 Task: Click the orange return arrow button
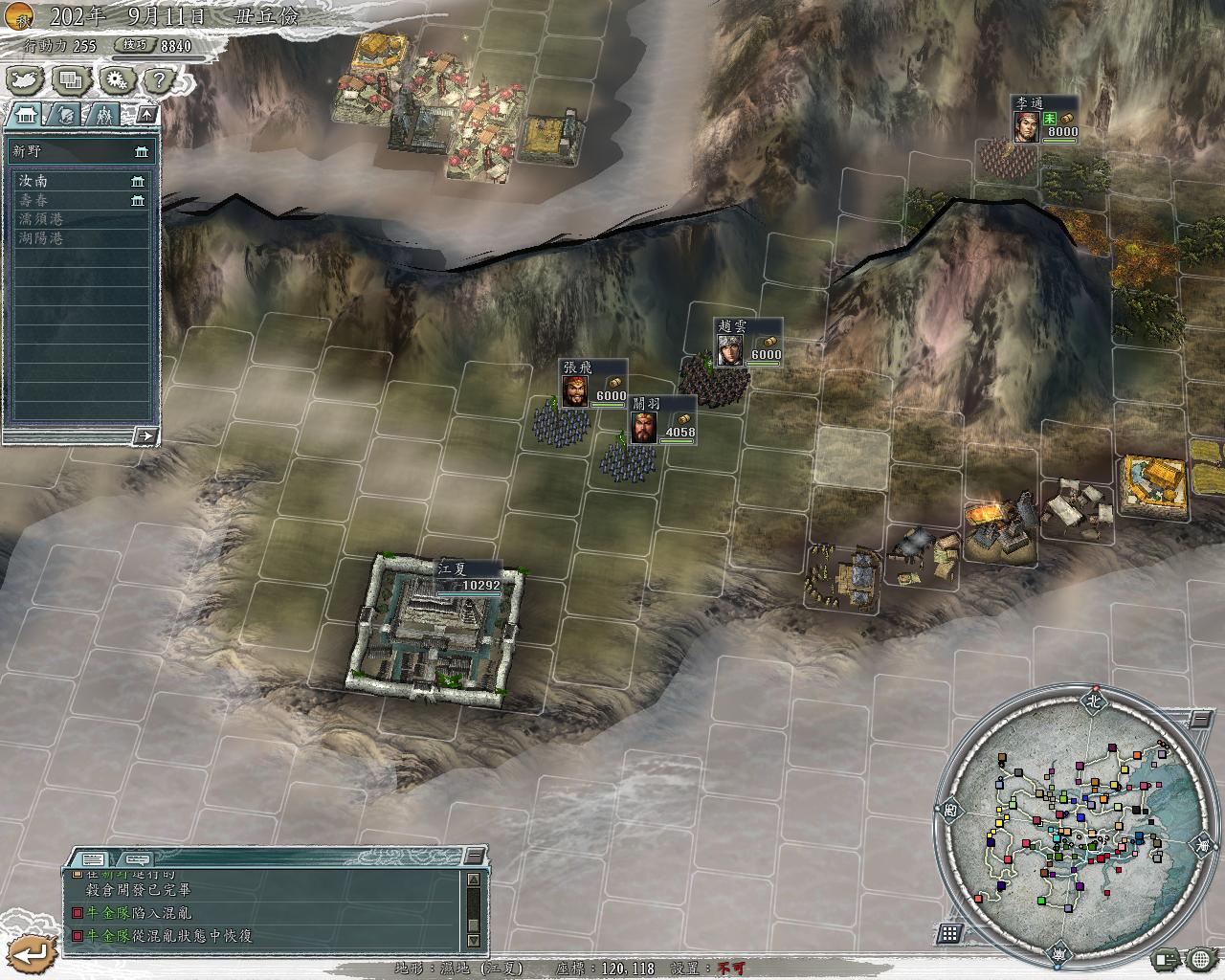33,952
